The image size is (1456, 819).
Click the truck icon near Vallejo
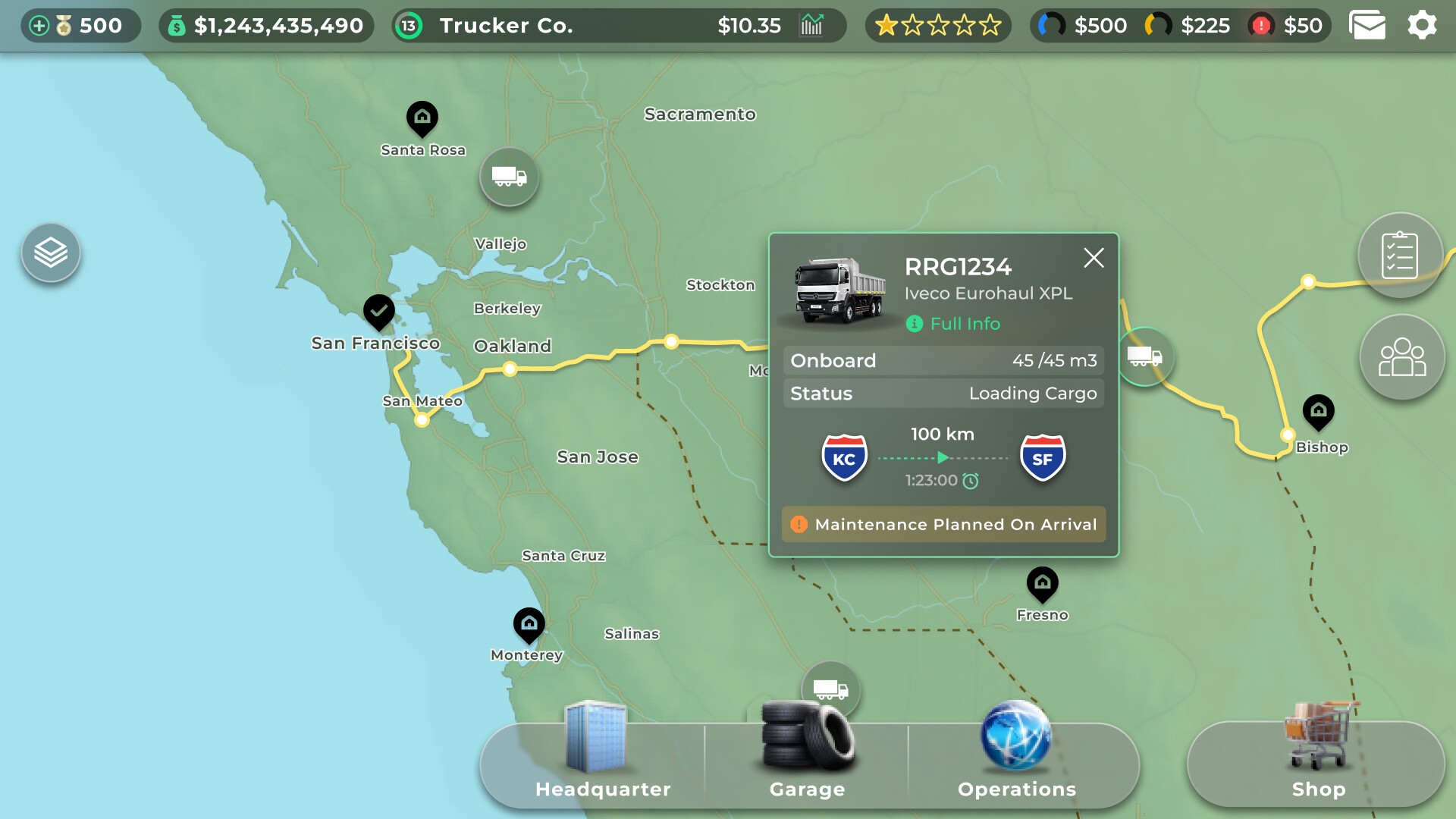[509, 177]
